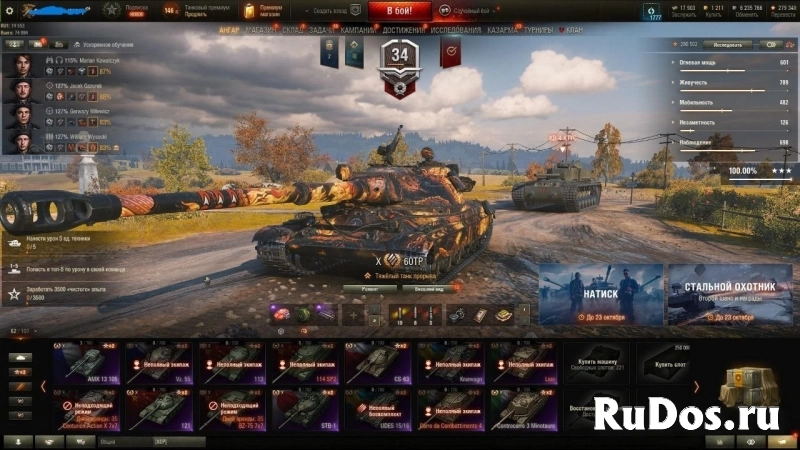Start battle with the red В бой! button
Viewport: 800px width, 450px height.
click(x=400, y=11)
